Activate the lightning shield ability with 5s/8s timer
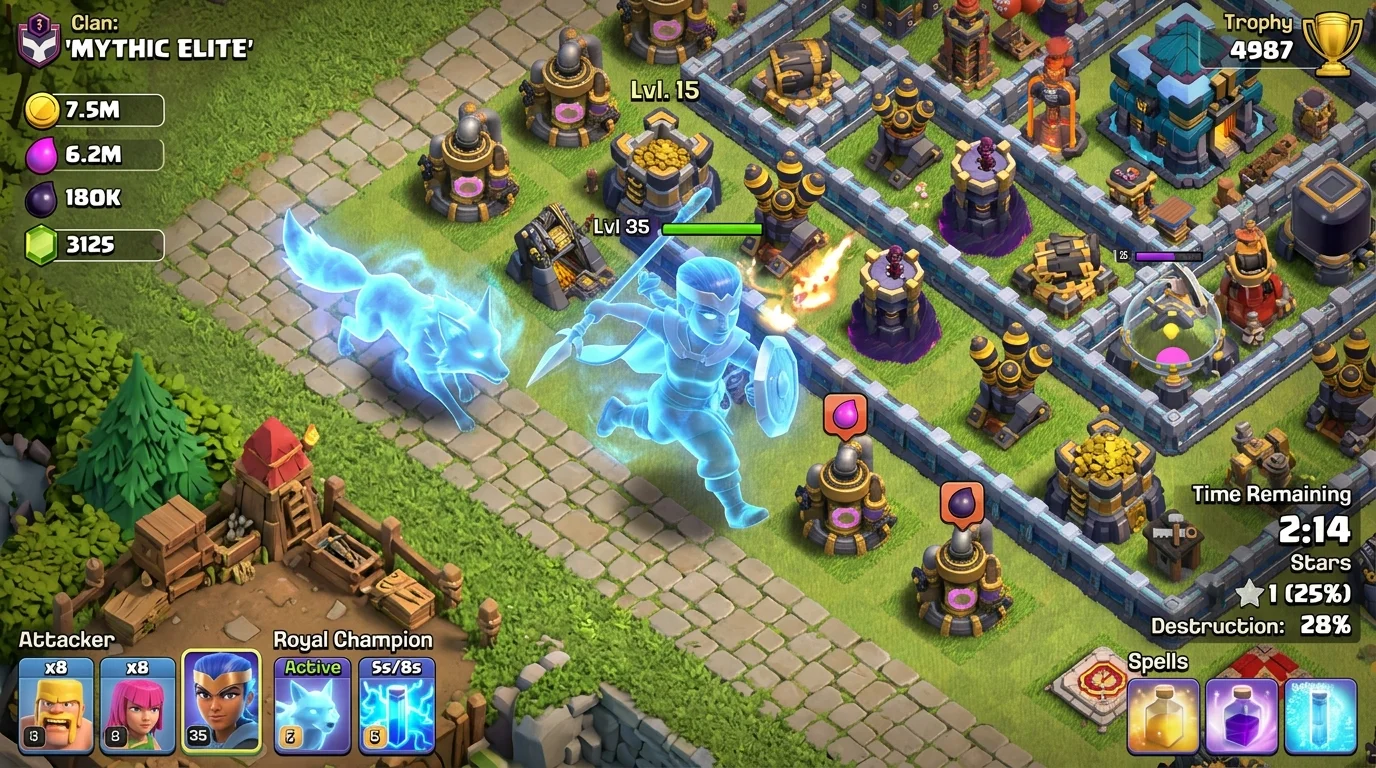 tap(397, 704)
